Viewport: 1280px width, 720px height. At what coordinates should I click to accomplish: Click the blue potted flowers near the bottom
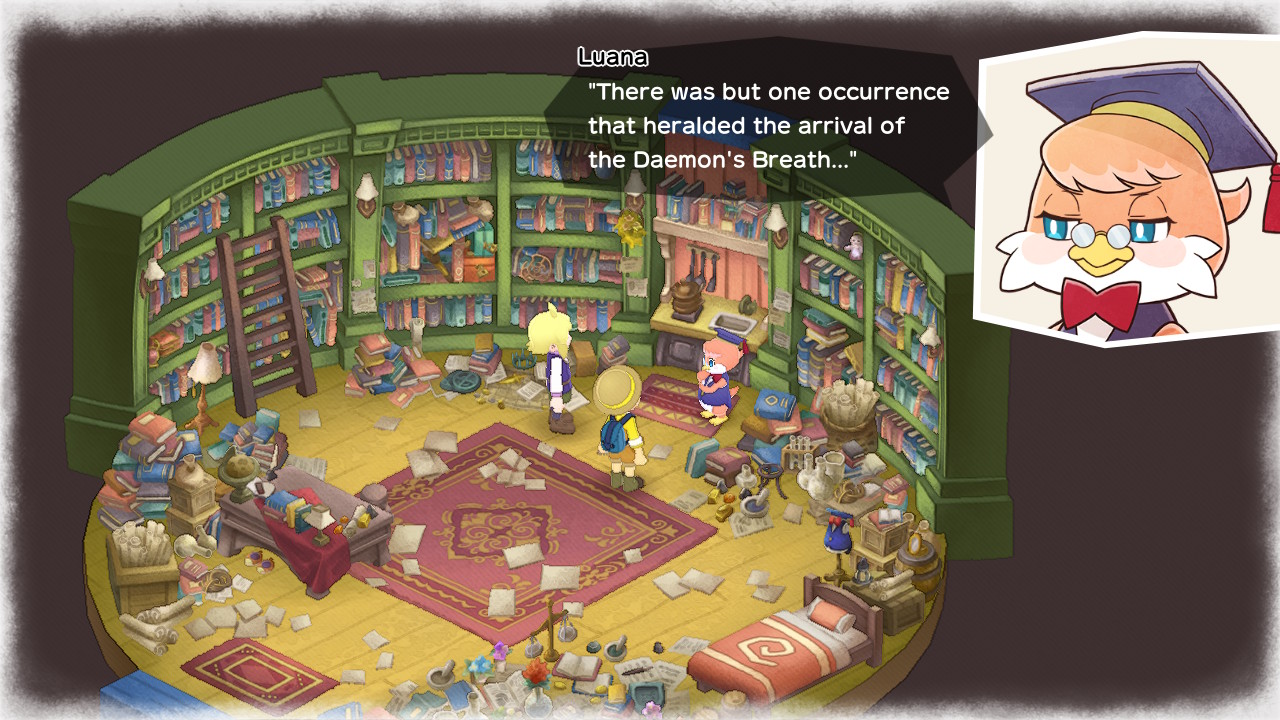[478, 665]
